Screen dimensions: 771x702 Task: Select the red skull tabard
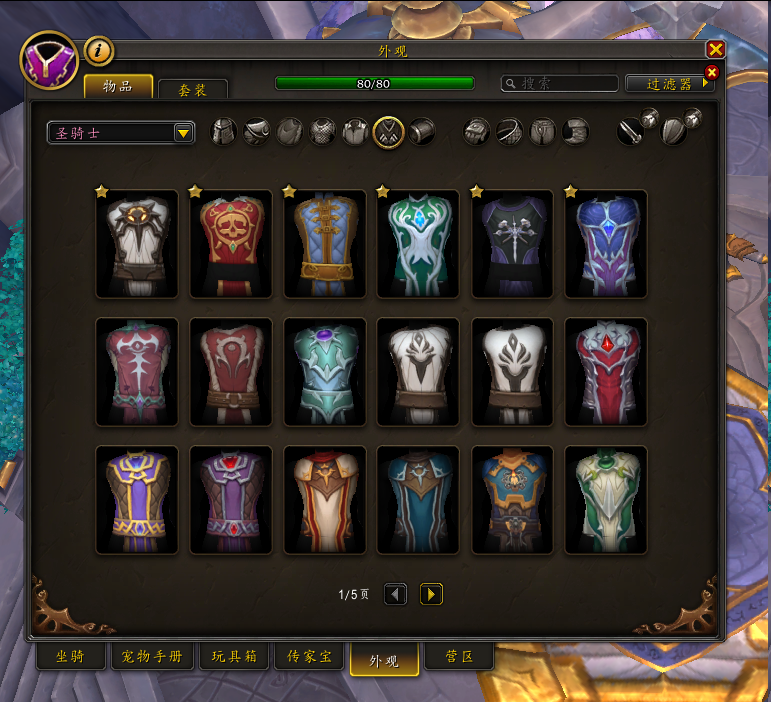(x=231, y=244)
